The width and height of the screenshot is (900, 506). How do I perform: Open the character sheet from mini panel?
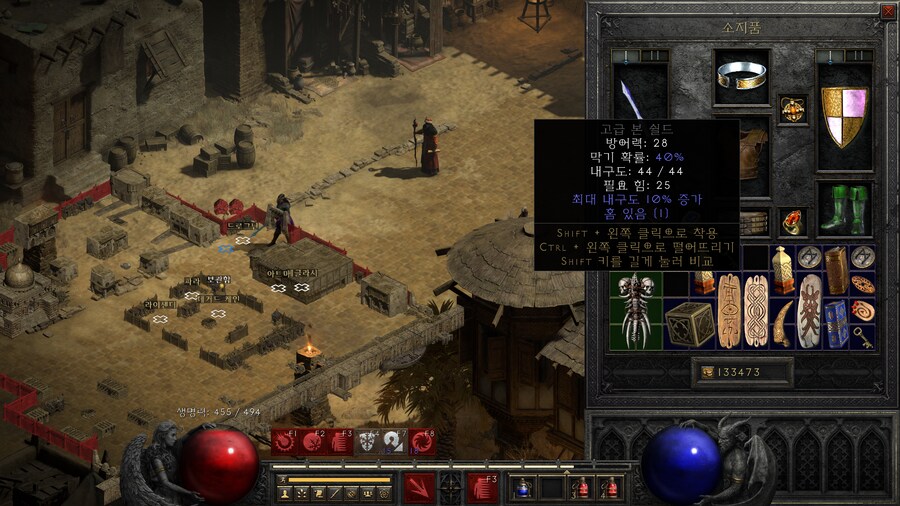tap(284, 493)
